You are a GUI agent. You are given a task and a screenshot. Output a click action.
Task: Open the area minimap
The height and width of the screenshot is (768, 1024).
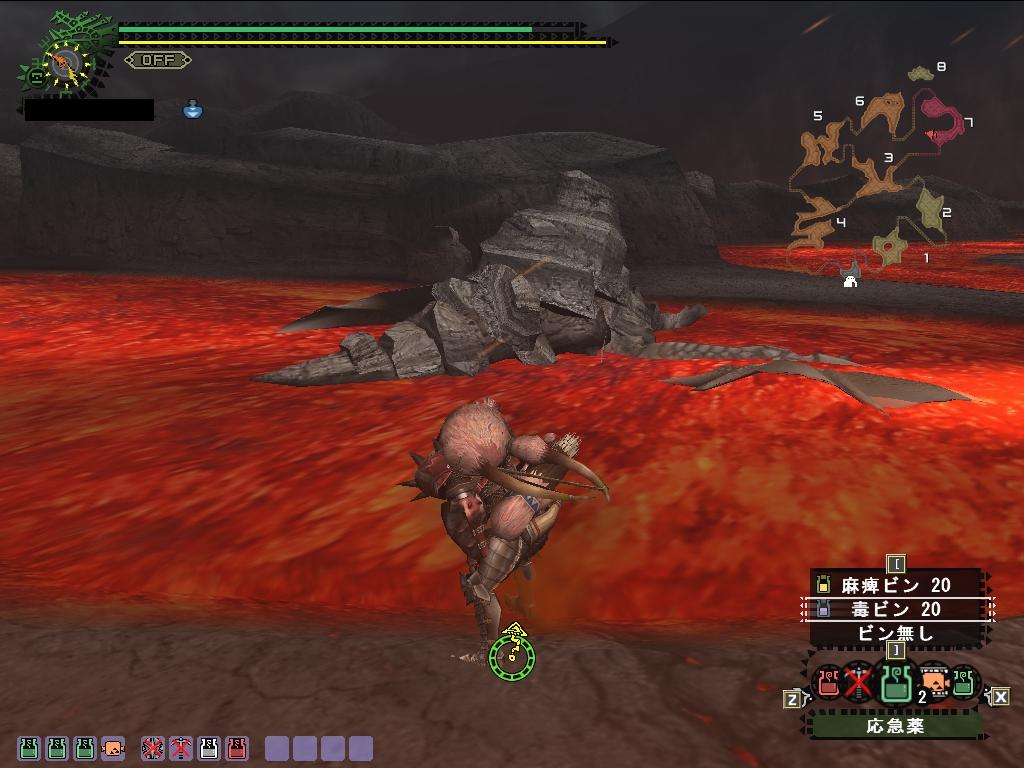pos(880,170)
